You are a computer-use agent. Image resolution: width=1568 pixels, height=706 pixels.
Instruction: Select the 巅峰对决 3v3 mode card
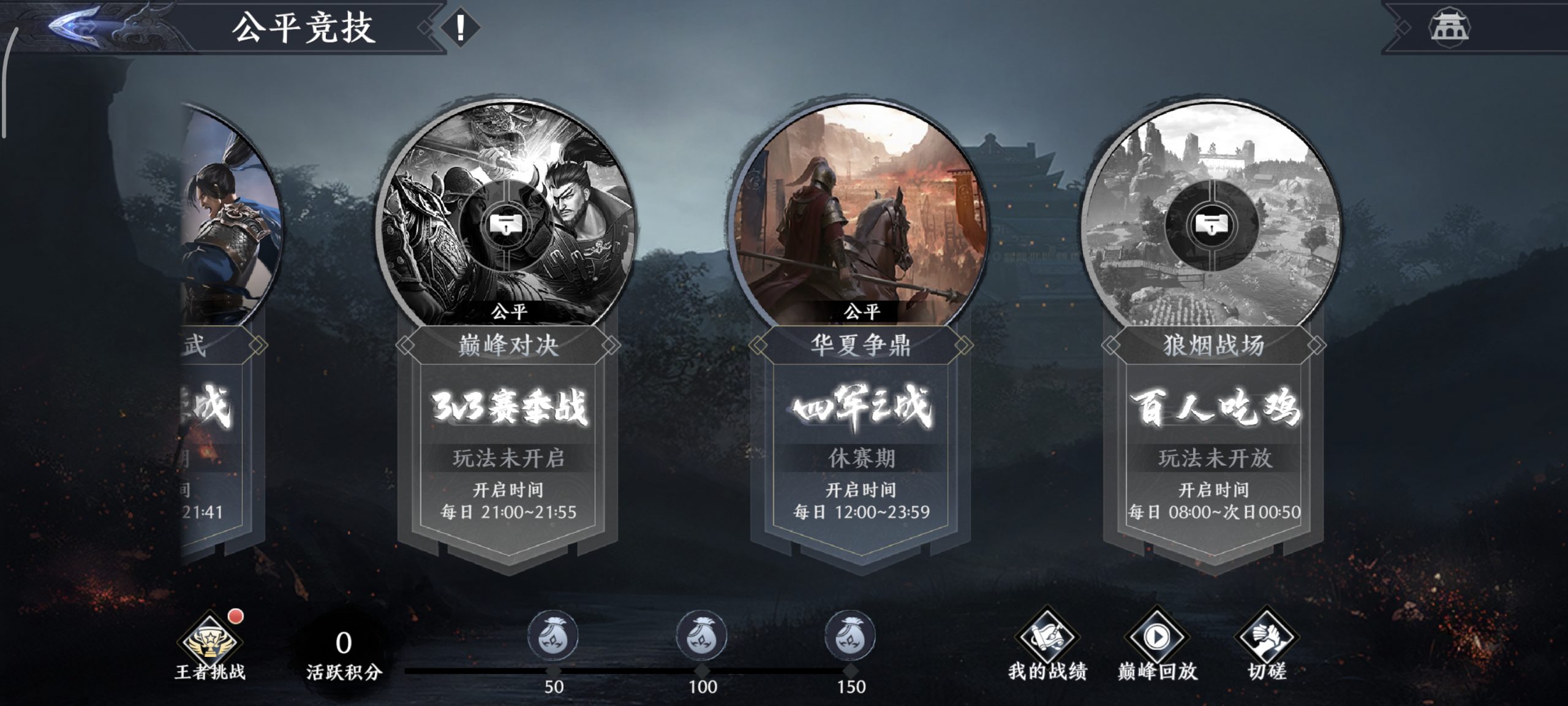coord(508,337)
